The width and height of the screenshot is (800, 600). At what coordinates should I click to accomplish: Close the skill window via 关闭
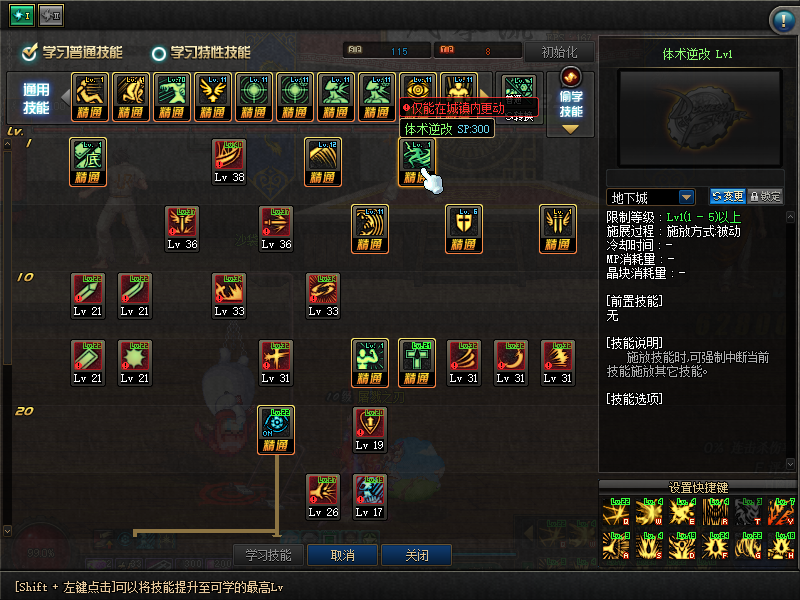[x=416, y=555]
